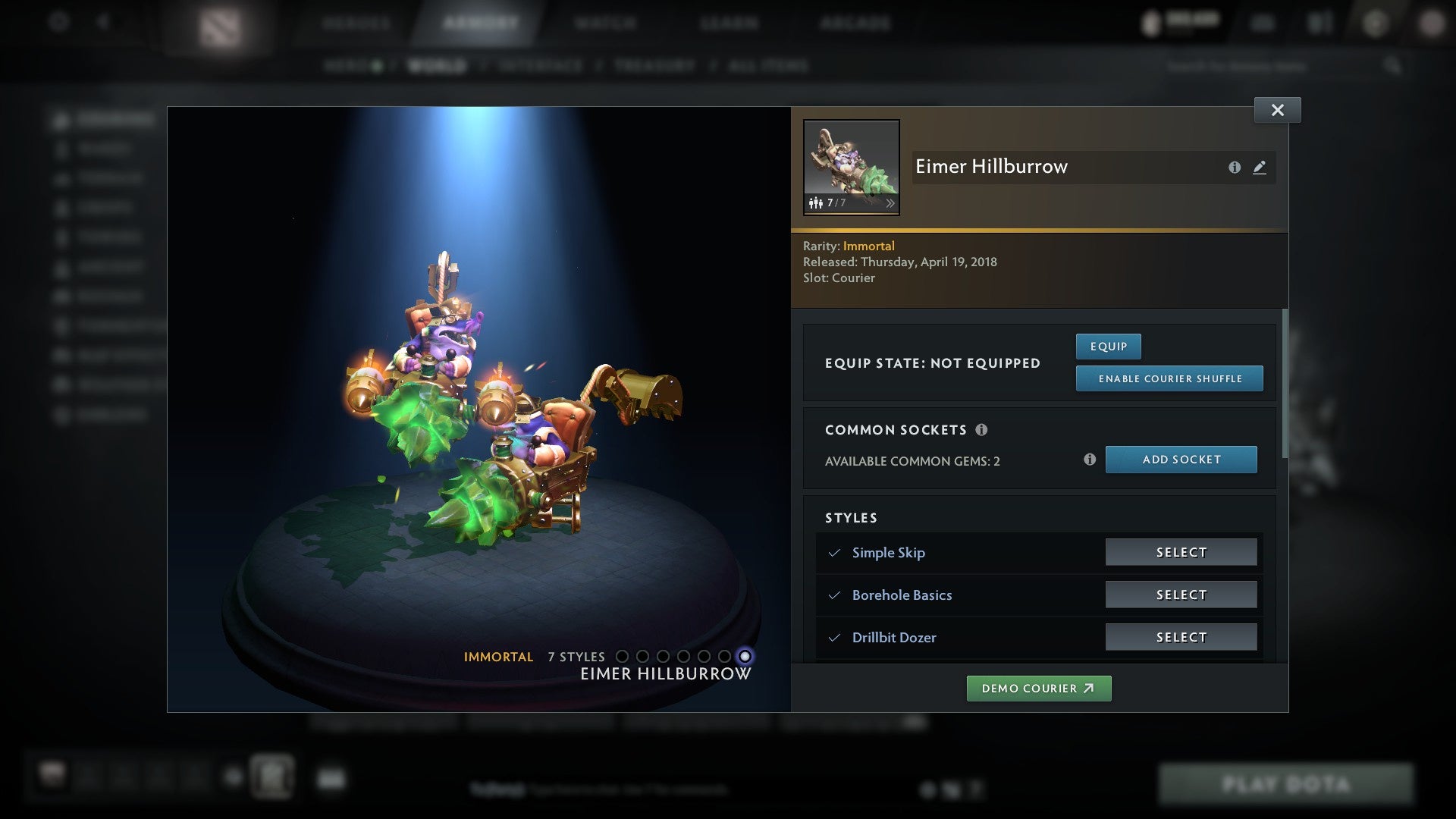The width and height of the screenshot is (1456, 819).
Task: Click the pencil rename icon next to courier name
Action: 1260,168
